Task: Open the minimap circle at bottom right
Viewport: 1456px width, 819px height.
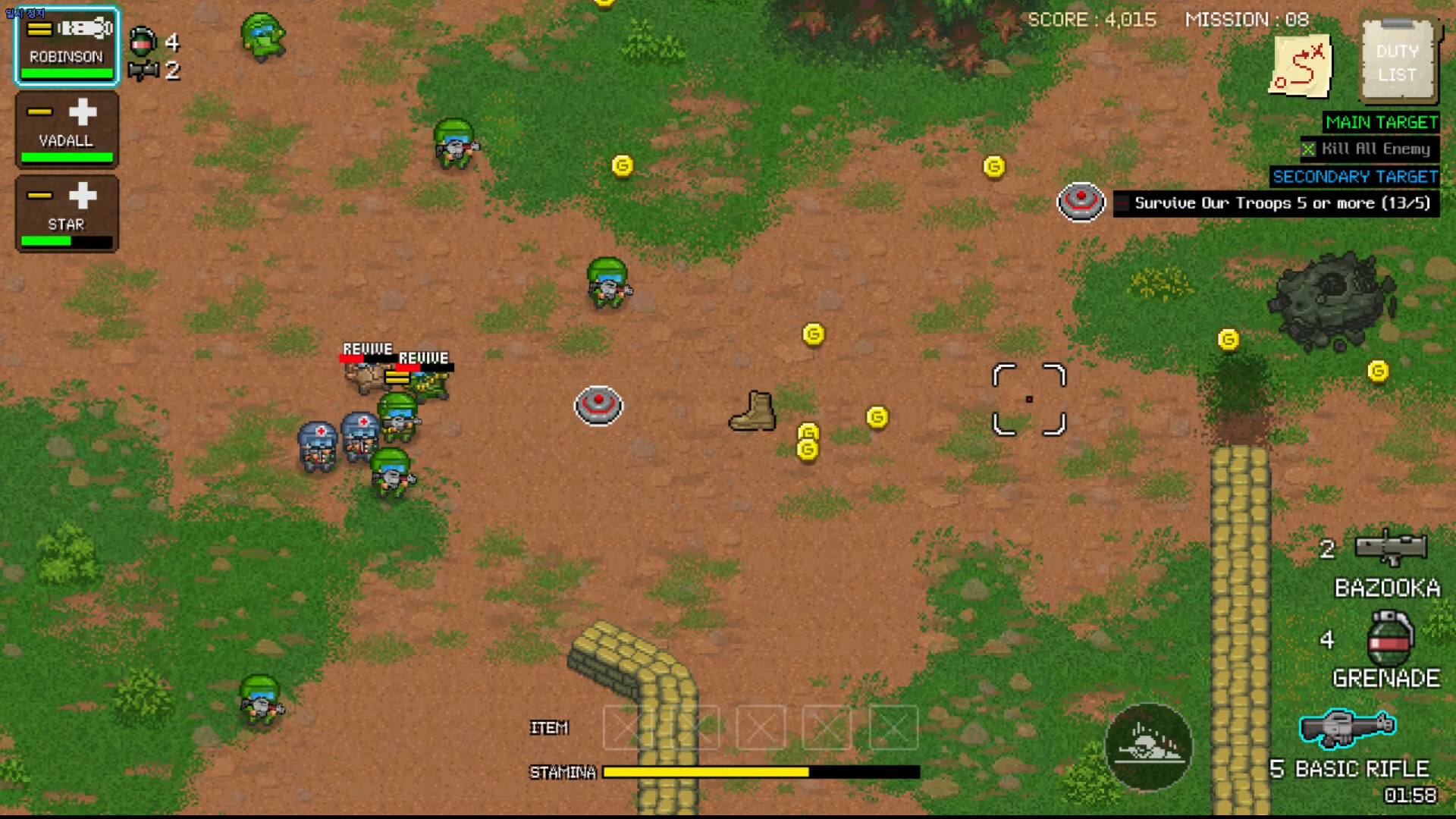Action: [x=1150, y=747]
